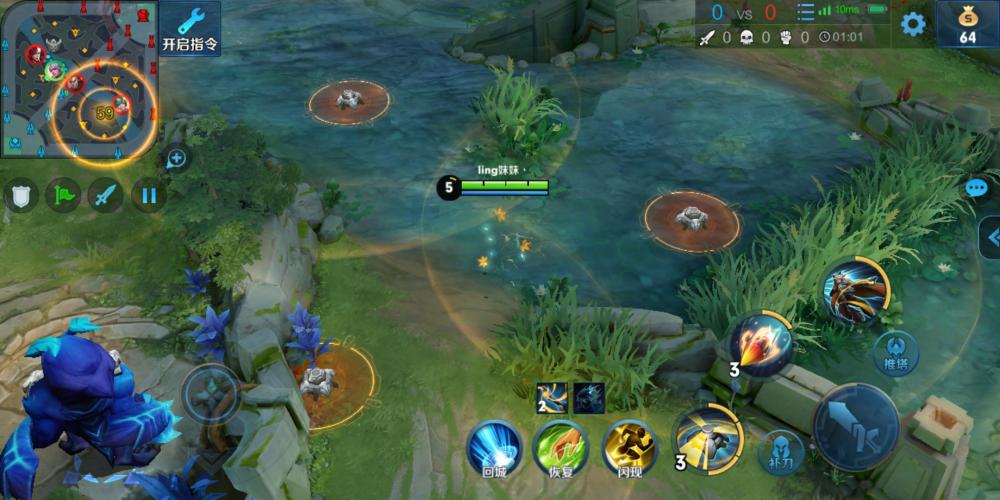Screen dimensions: 1000x500
Task: Select the blue sword attack signal
Action: click(x=105, y=194)
